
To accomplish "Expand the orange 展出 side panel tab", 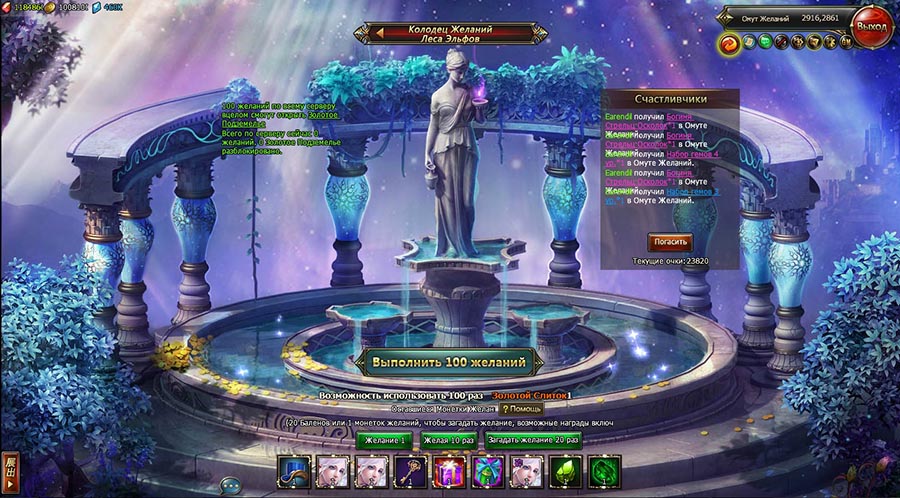I will click(10, 471).
